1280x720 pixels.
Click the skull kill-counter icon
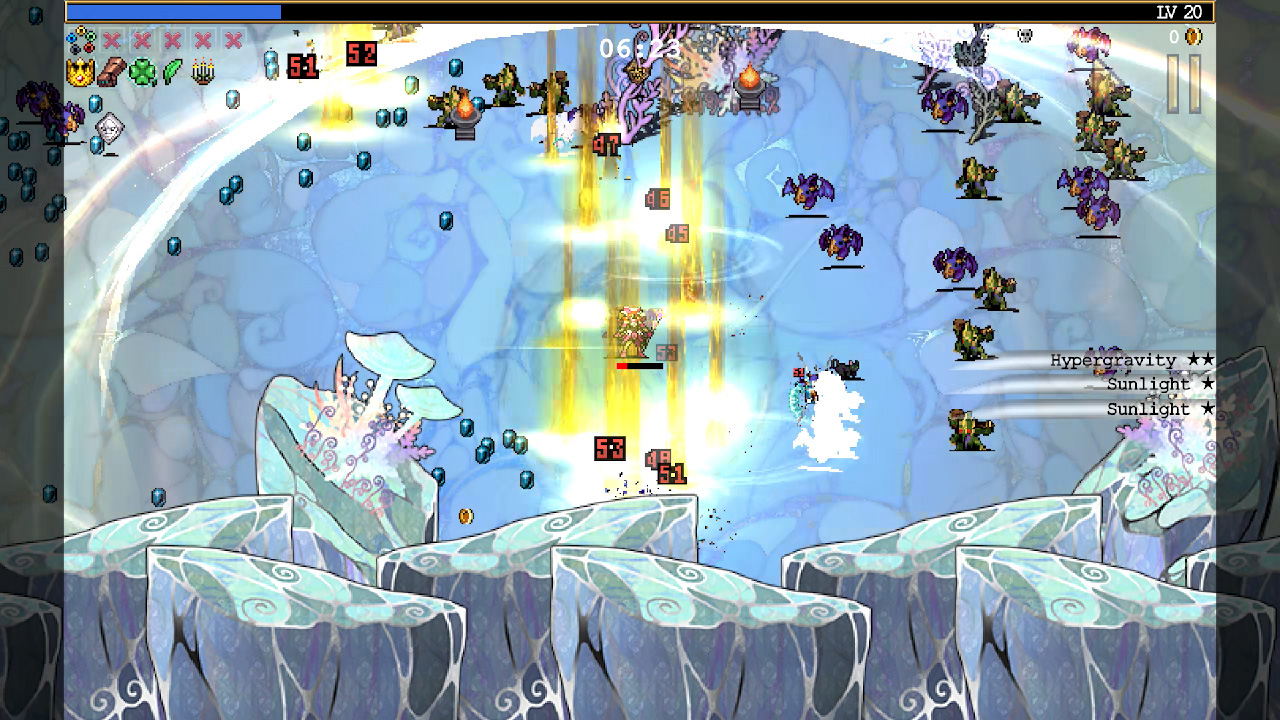1023,35
